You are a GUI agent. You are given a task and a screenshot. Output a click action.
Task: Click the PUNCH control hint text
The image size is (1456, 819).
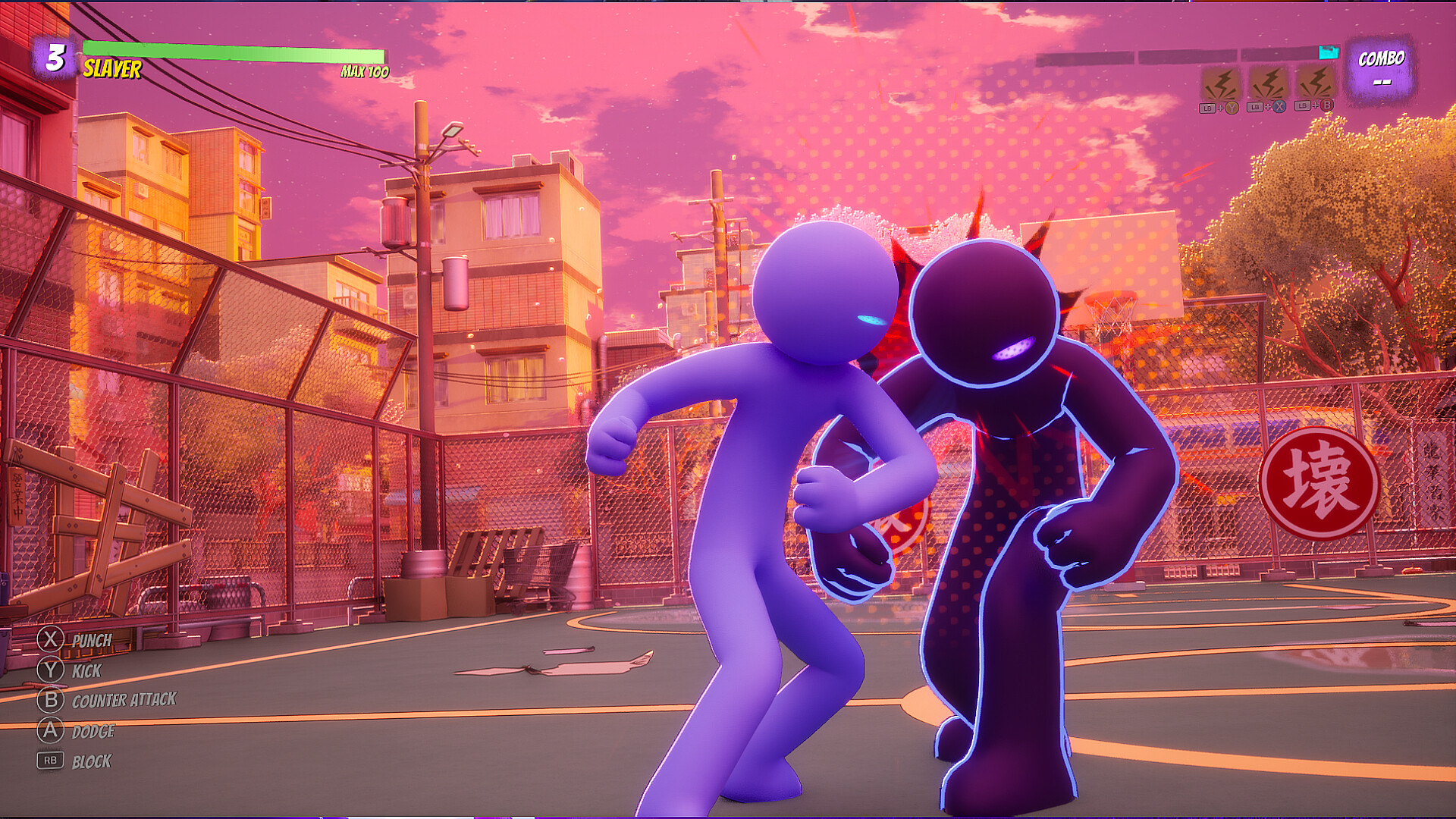89,639
